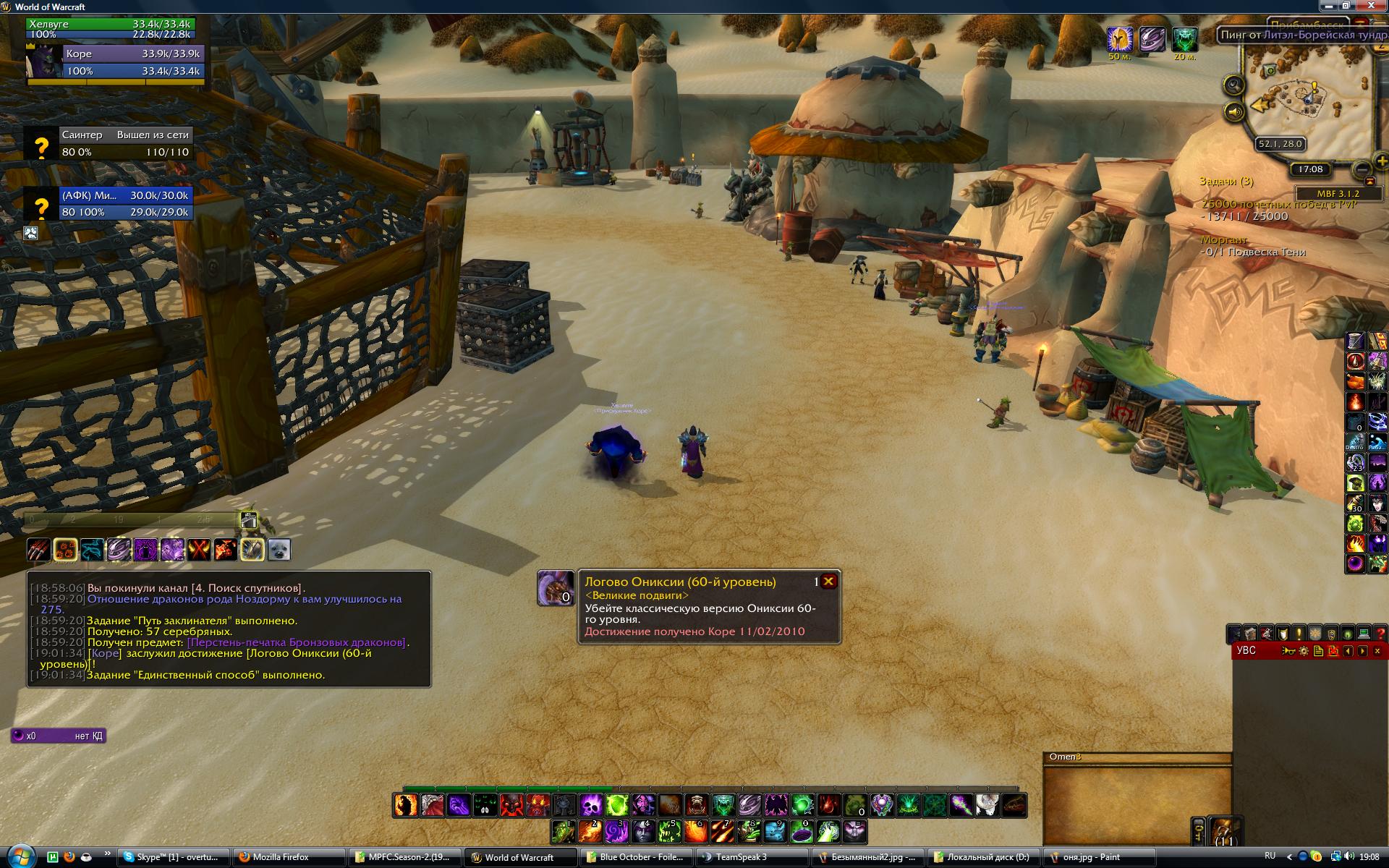Click the minimap's zoom-in plus button
1389x868 pixels.
click(1381, 162)
